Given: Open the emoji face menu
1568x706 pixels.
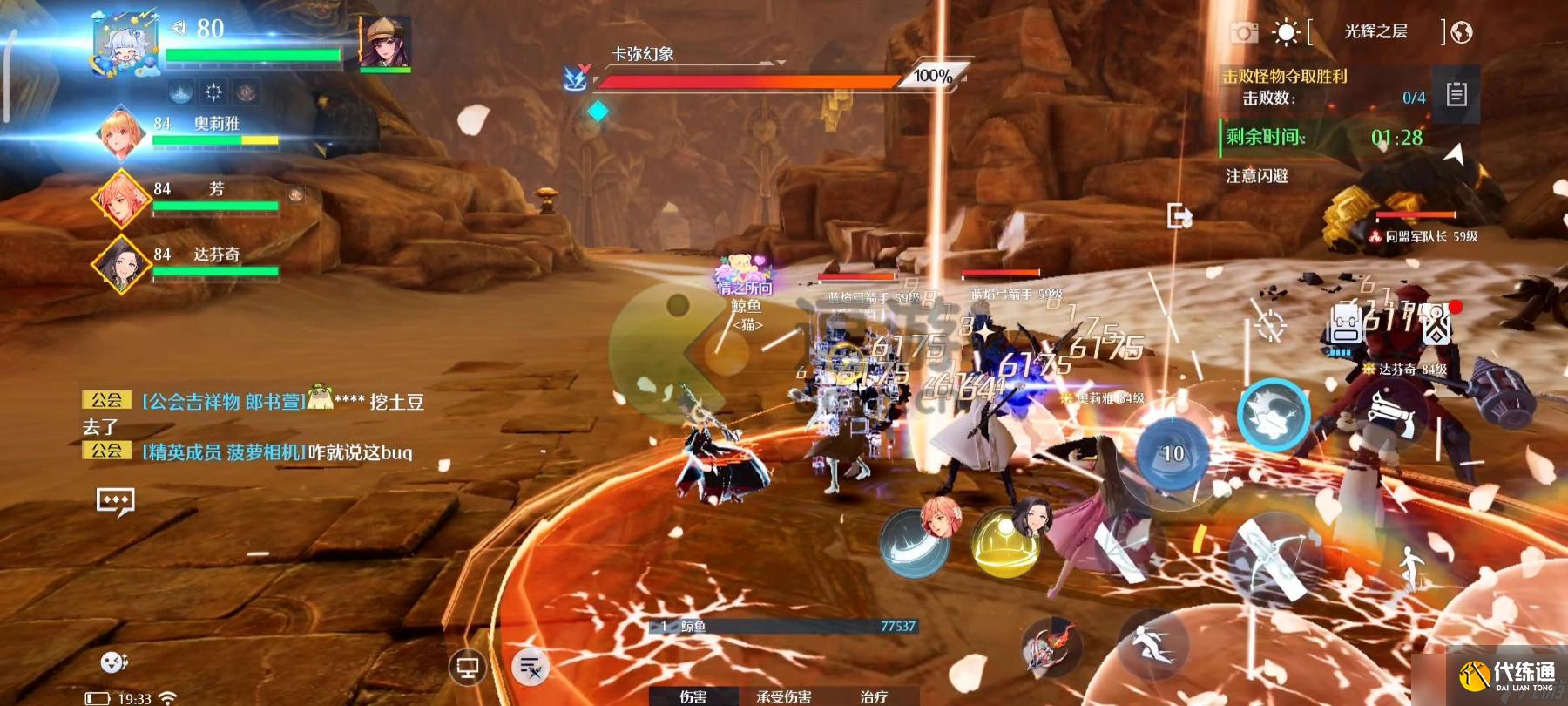Looking at the screenshot, I should point(114,662).
